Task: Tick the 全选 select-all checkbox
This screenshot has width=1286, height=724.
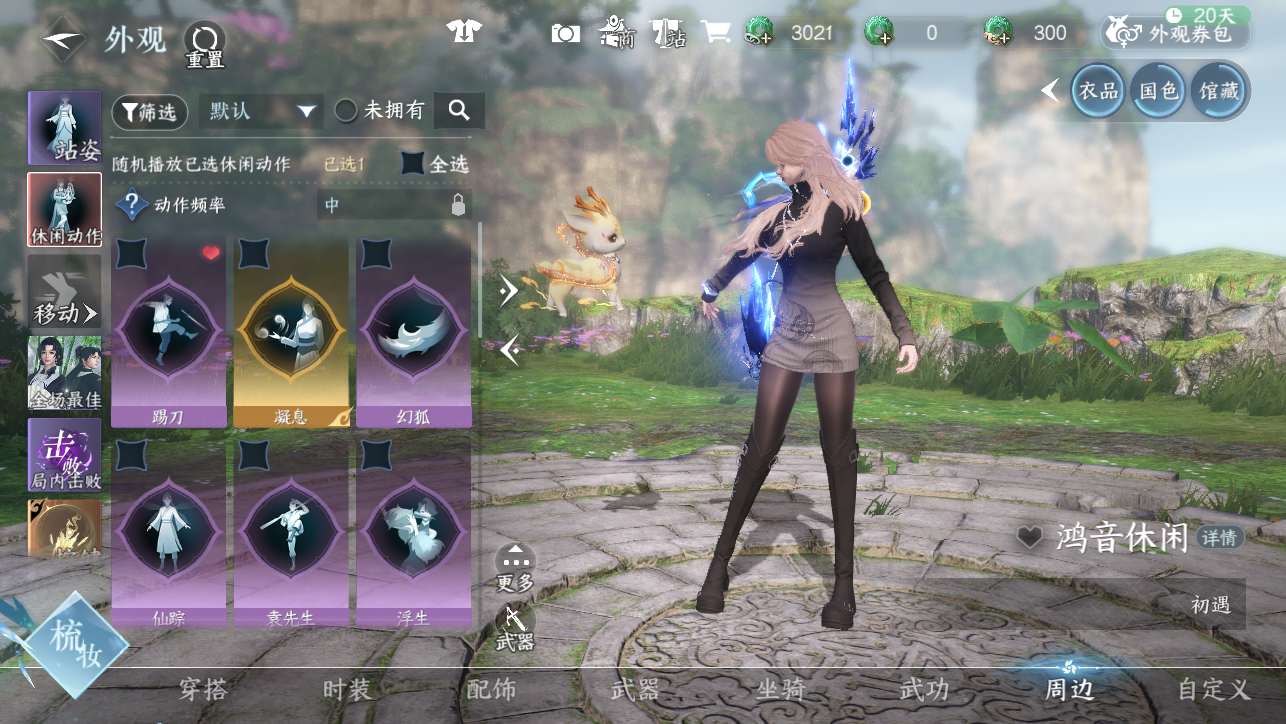Action: tap(413, 164)
